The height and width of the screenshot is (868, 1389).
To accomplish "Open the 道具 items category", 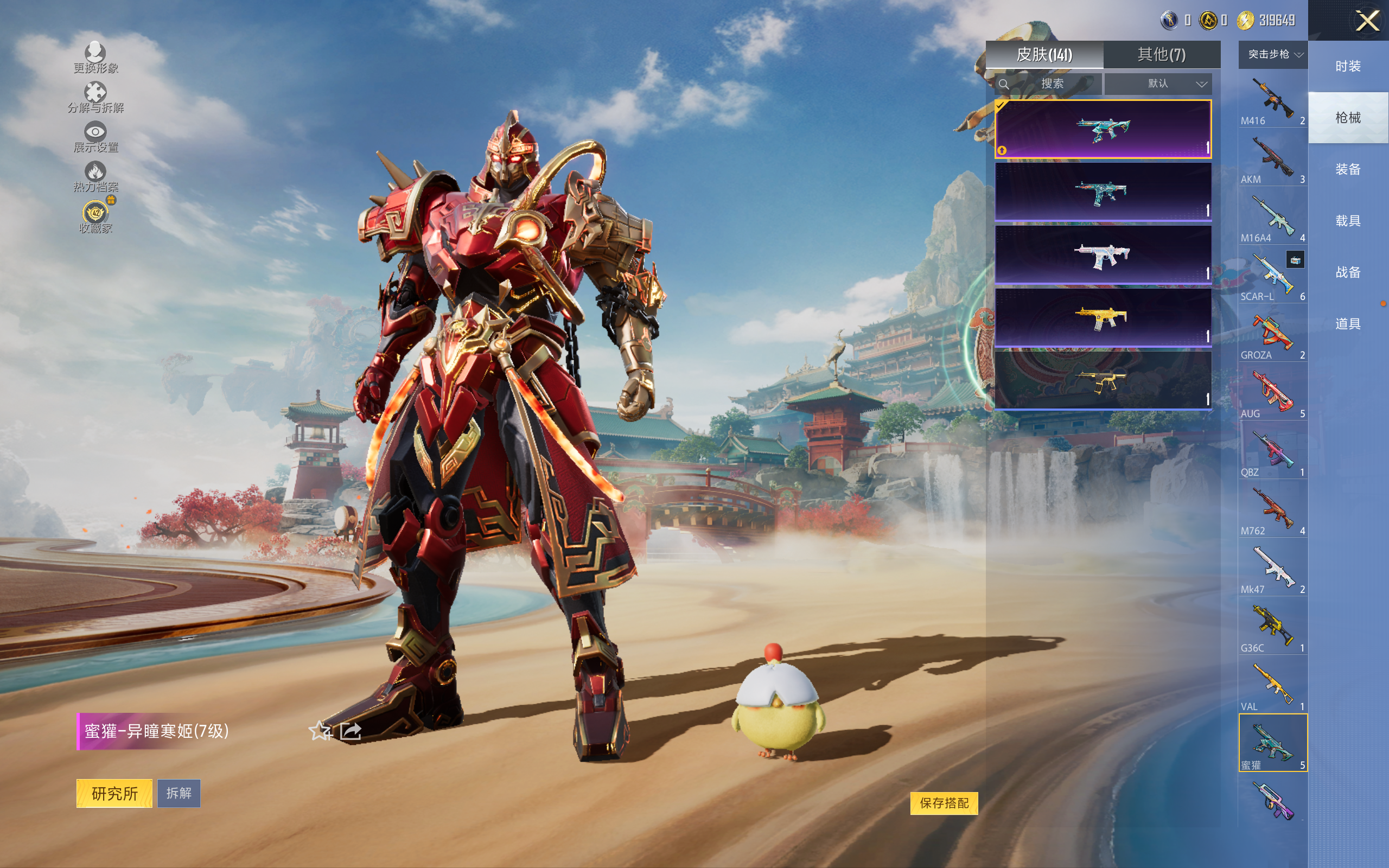I will (x=1348, y=324).
